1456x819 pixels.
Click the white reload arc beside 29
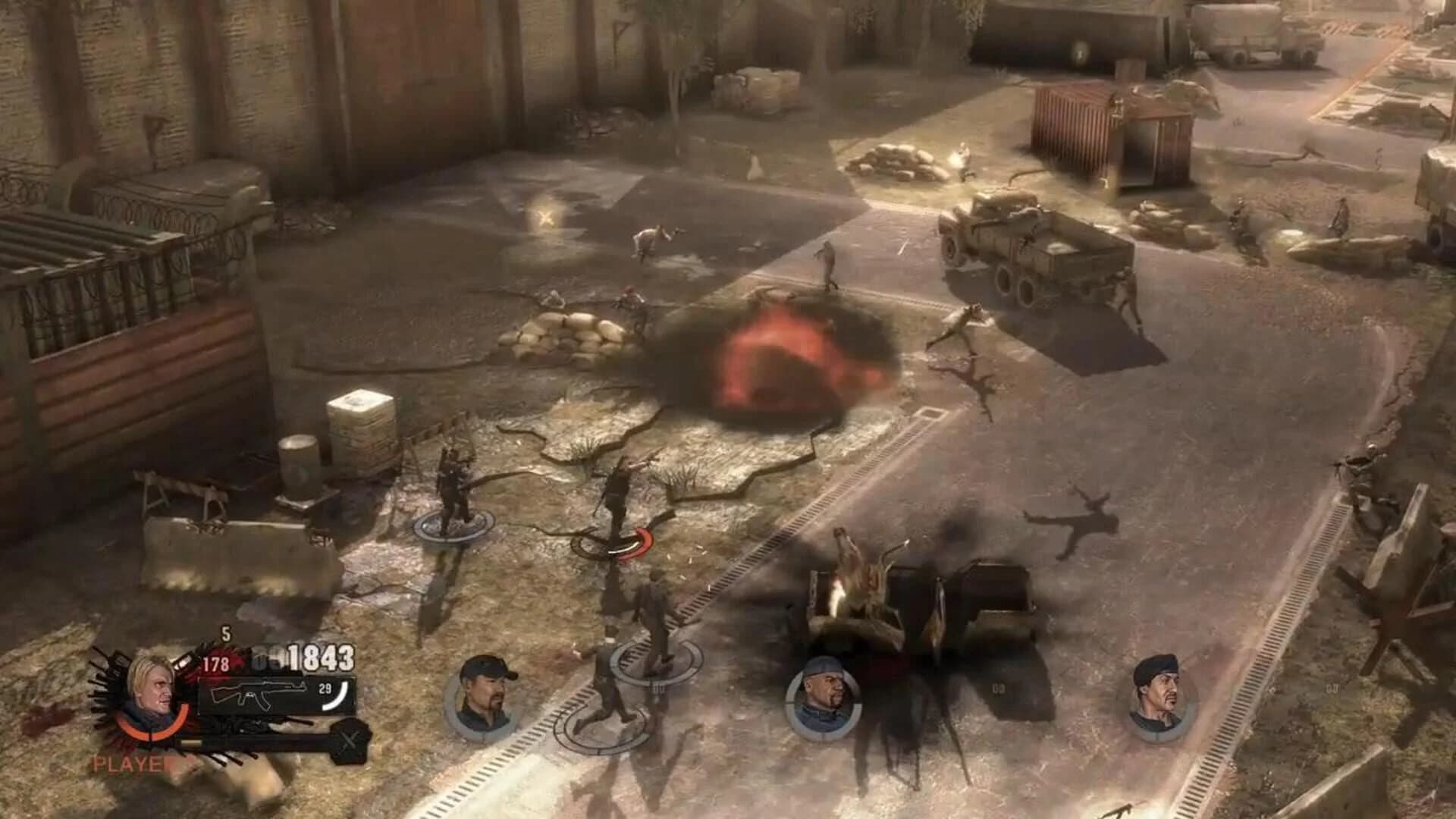click(x=341, y=695)
